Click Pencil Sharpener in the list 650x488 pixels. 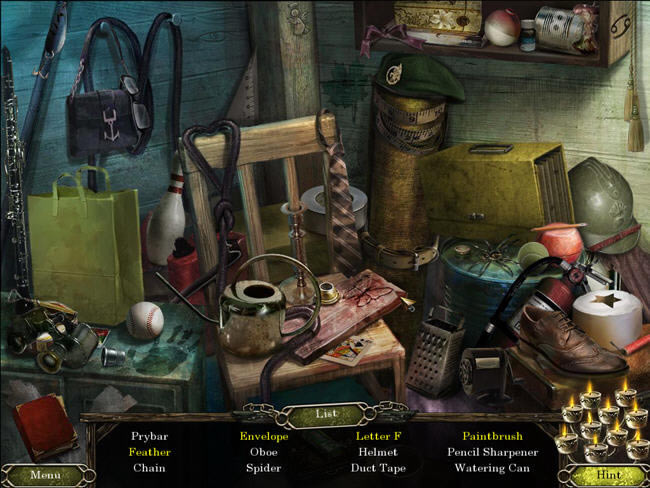click(492, 452)
